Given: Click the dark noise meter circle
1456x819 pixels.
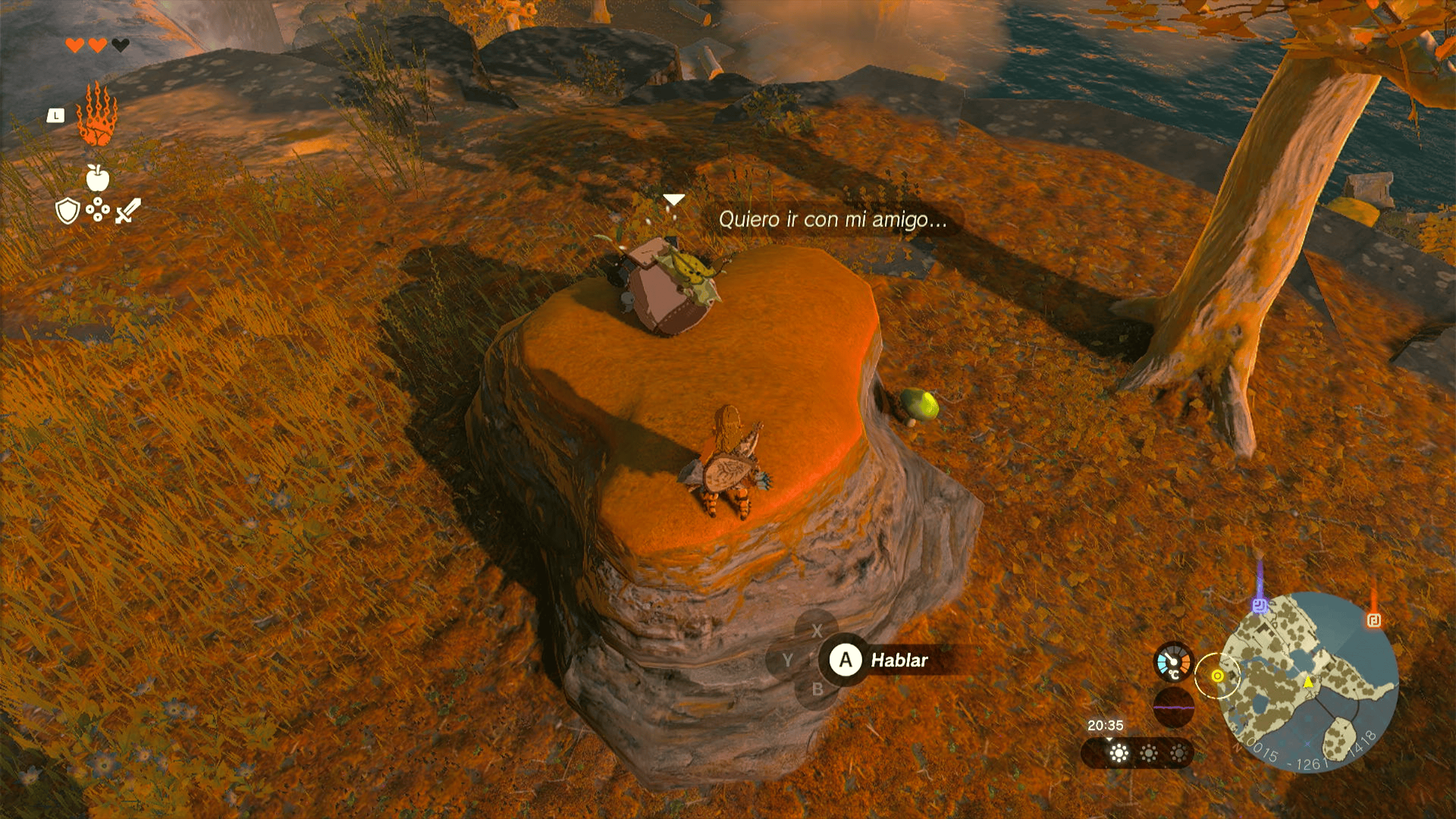Looking at the screenshot, I should click(x=1173, y=707).
